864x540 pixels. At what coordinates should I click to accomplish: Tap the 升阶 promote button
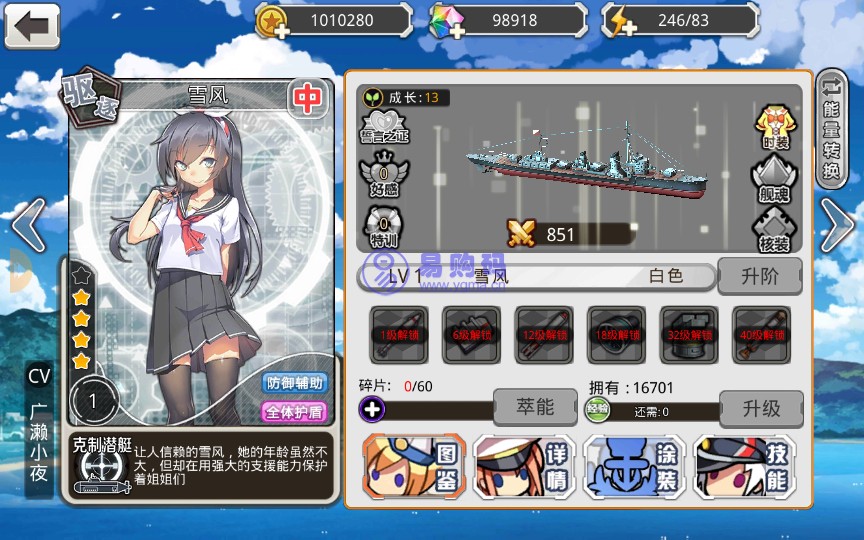[x=760, y=276]
